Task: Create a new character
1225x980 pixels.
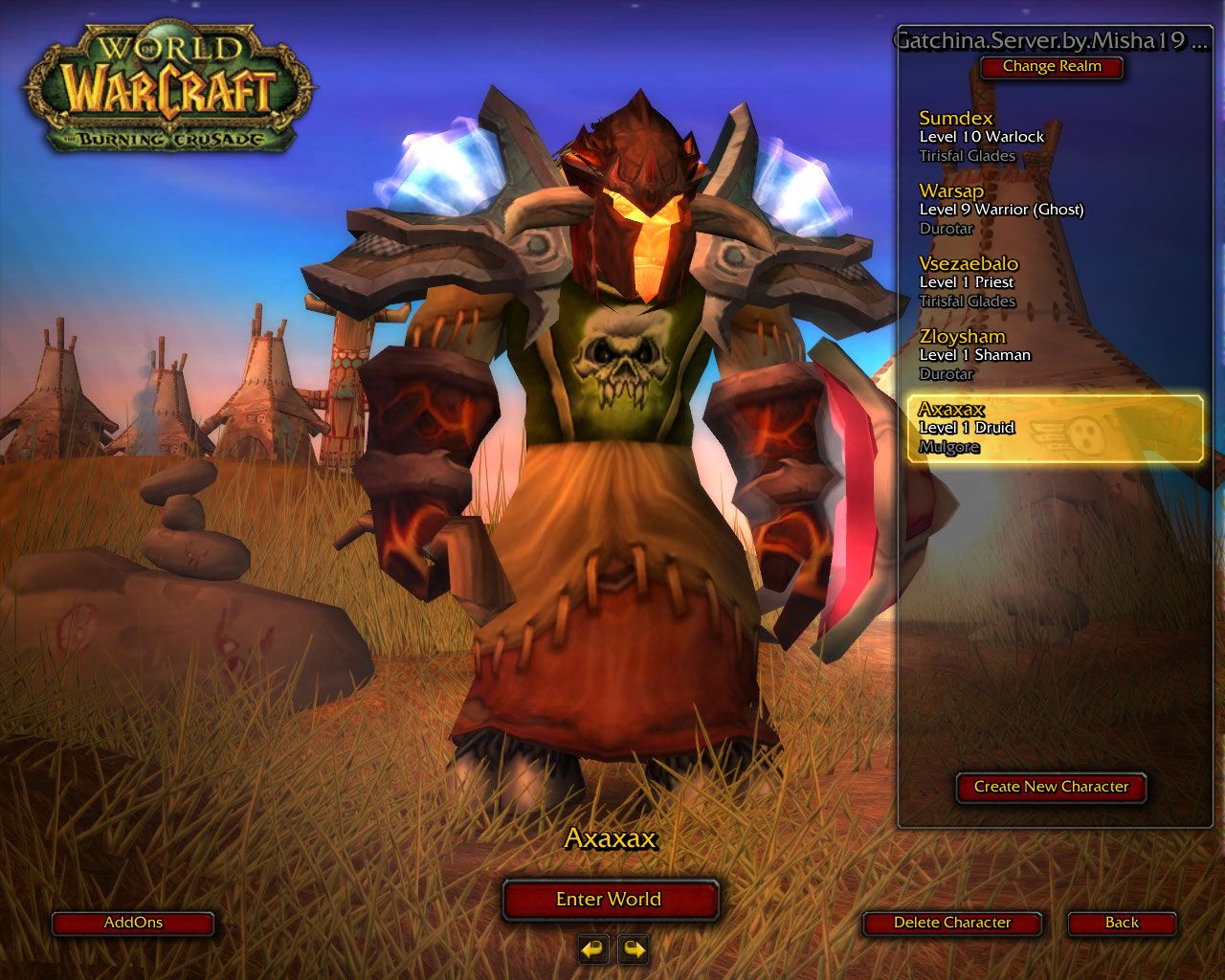Action: [x=1051, y=787]
